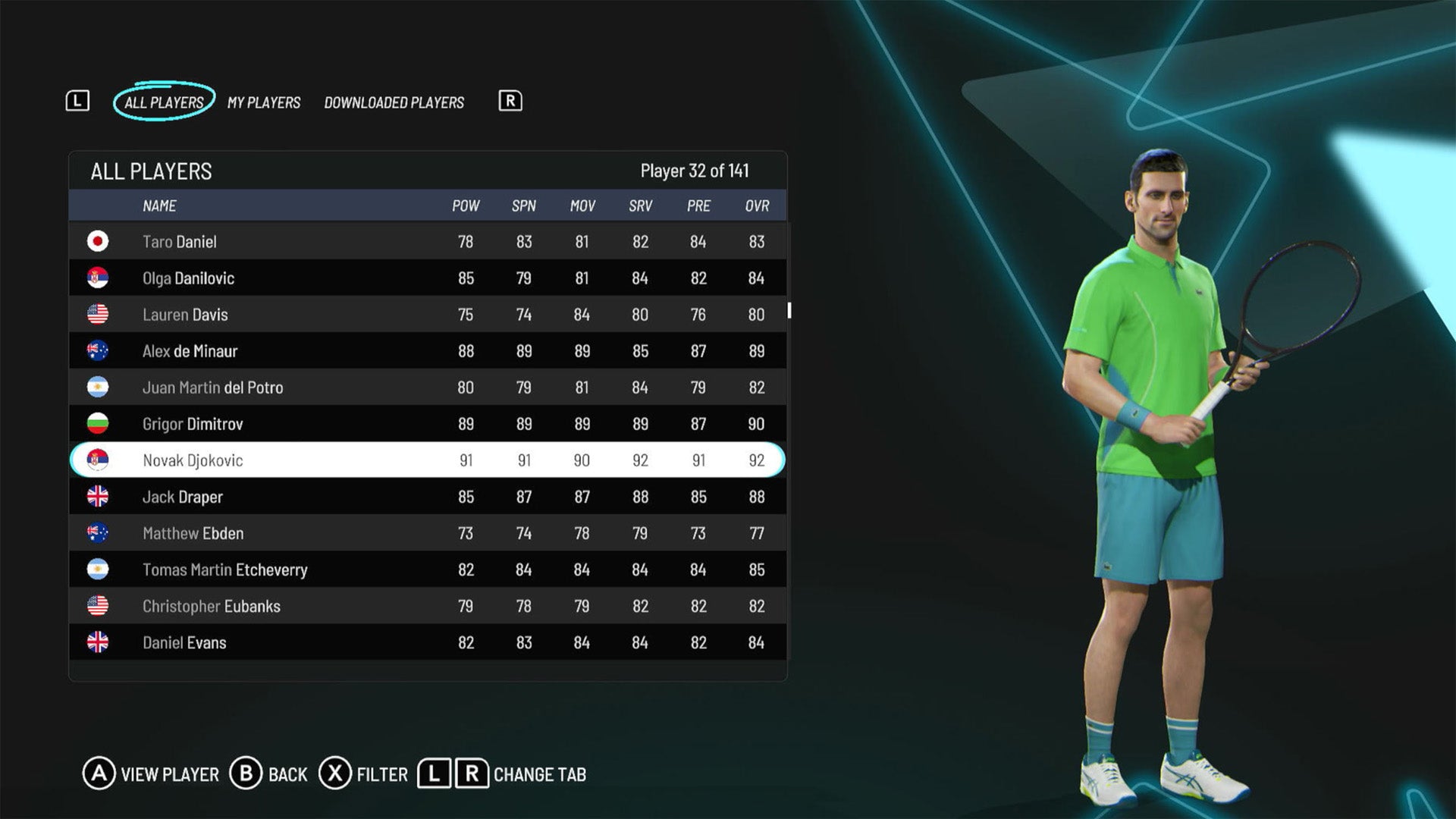Select the circled All Players tab
The width and height of the screenshot is (1456, 819).
point(164,101)
